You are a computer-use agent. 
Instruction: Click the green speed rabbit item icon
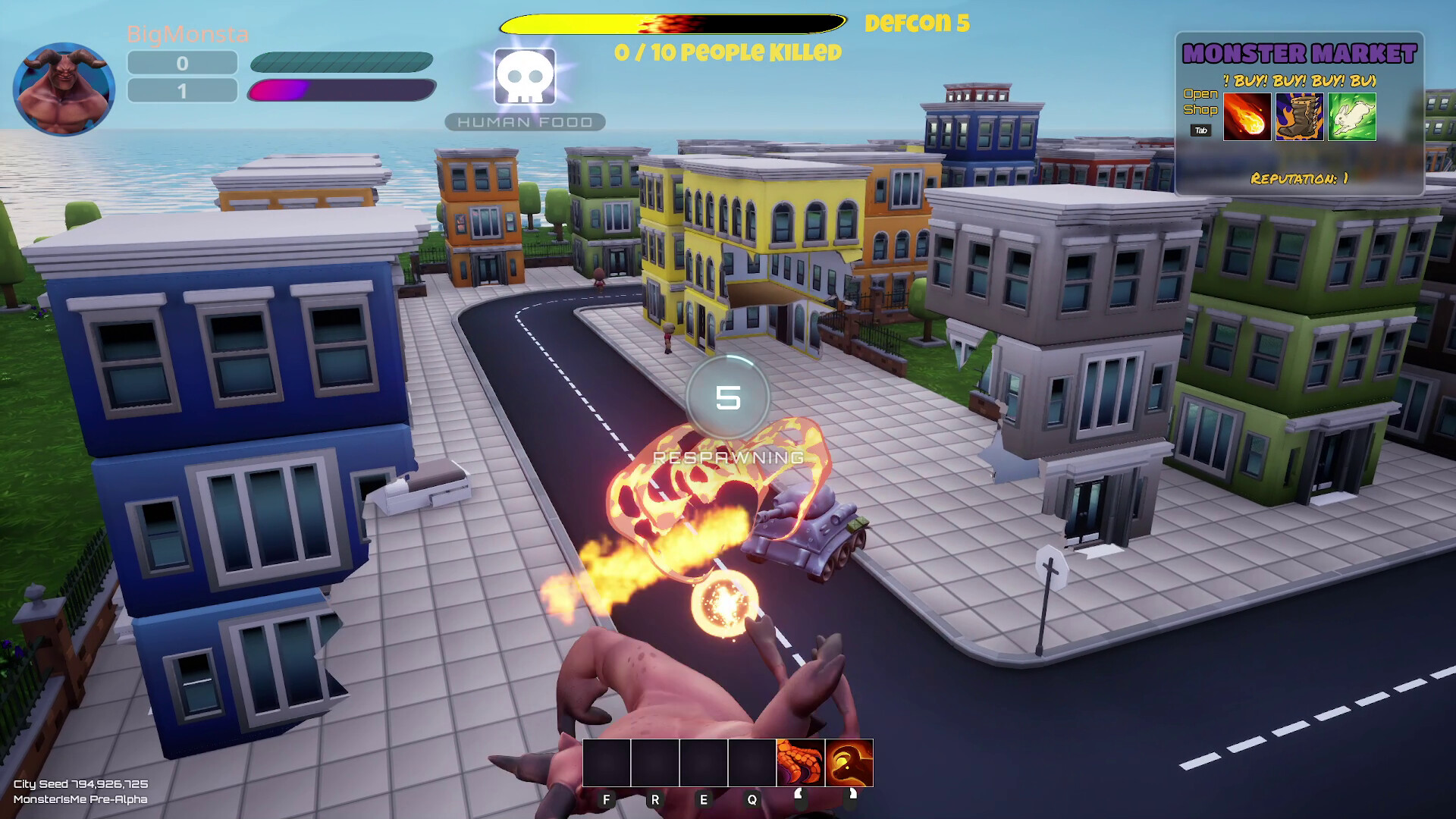[1351, 118]
